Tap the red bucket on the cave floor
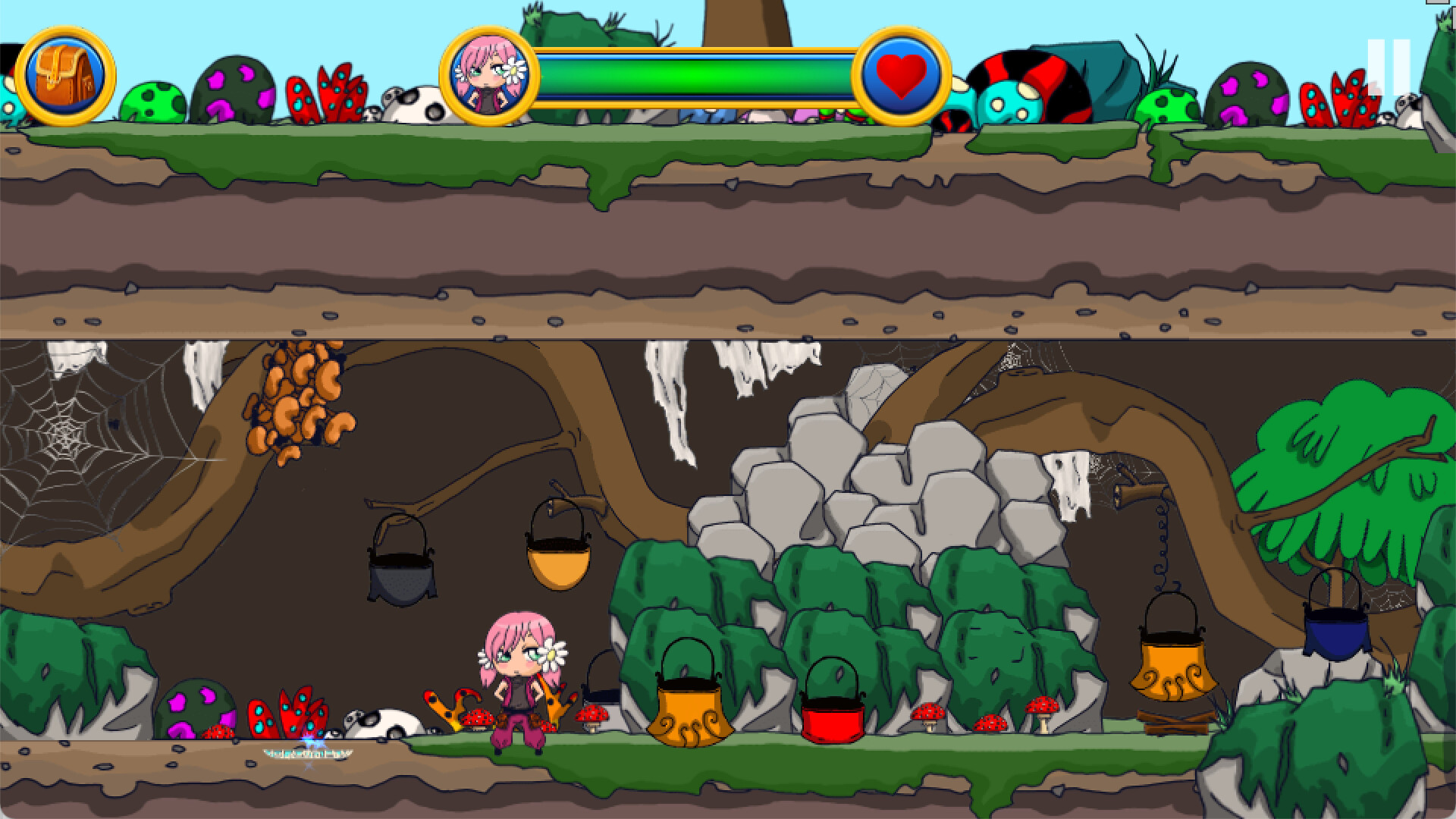Screen dimensions: 1456x819 coord(834,720)
